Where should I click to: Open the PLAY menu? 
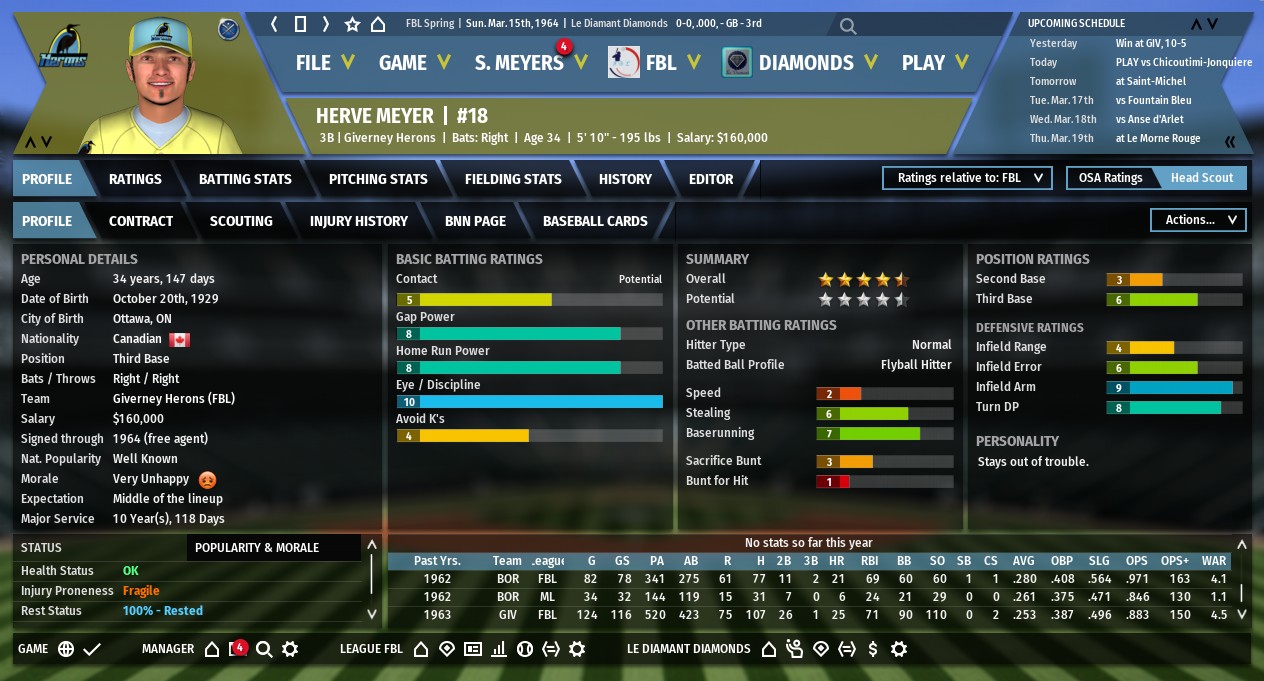coord(934,62)
